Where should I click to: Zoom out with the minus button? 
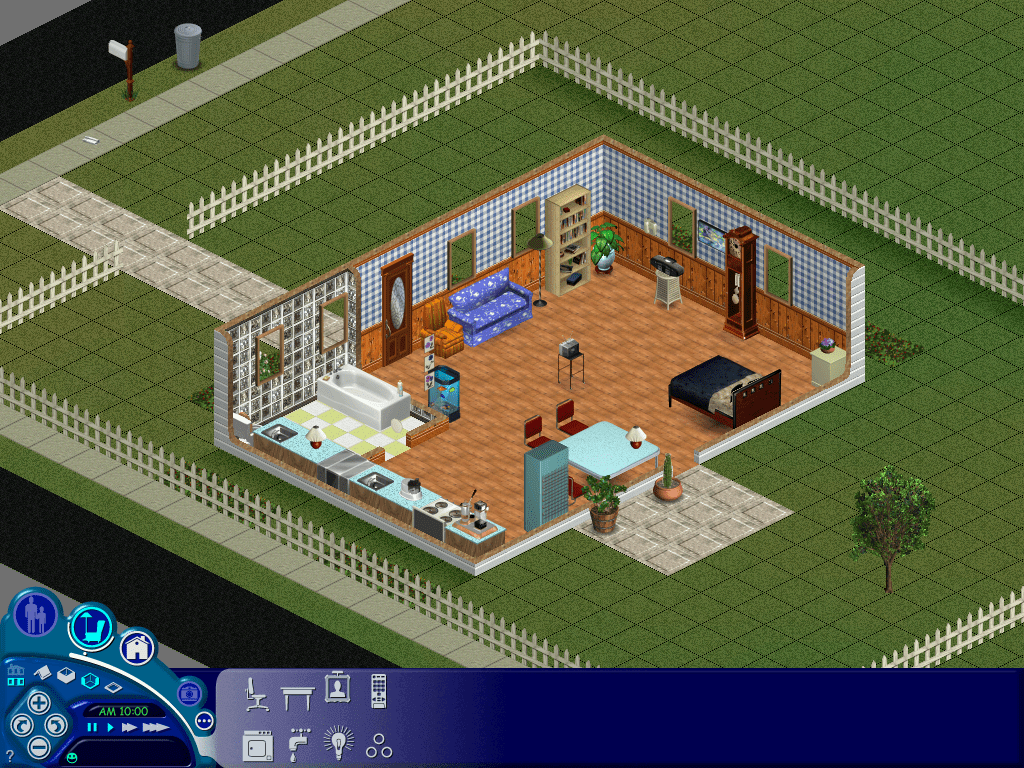(x=39, y=746)
